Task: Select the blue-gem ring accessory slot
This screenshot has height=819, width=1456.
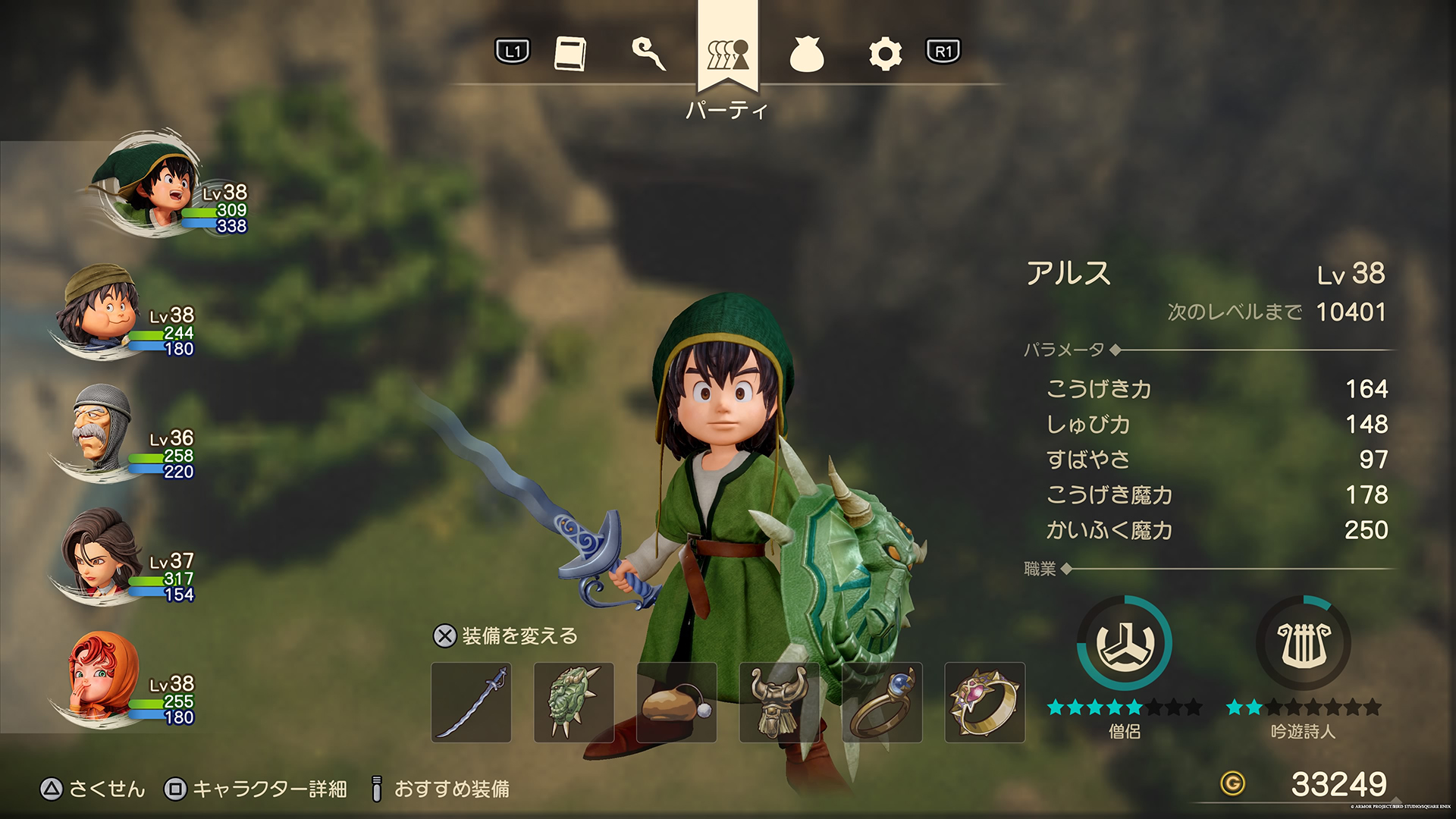Action: [882, 702]
